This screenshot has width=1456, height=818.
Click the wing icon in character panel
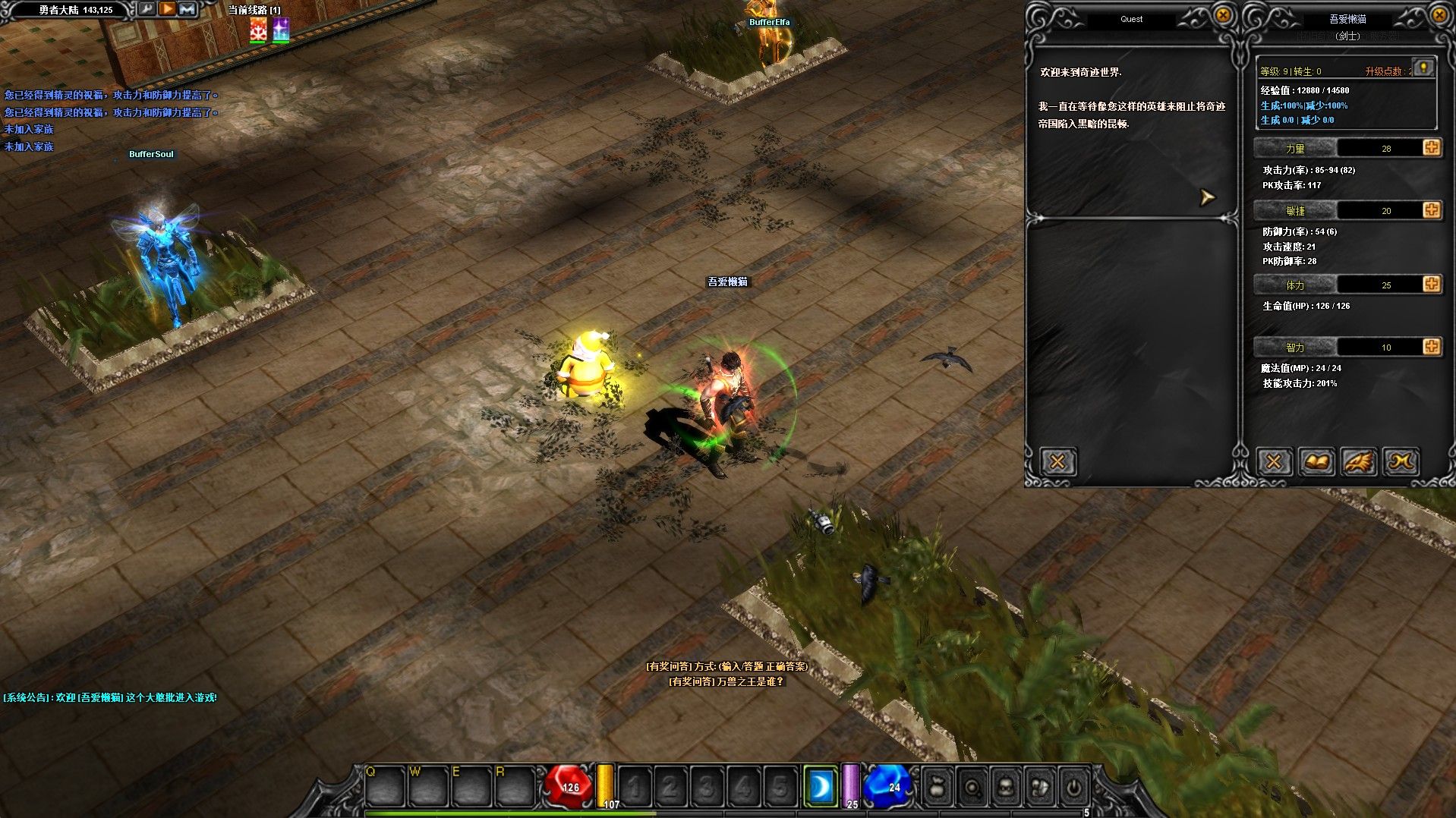click(1359, 461)
